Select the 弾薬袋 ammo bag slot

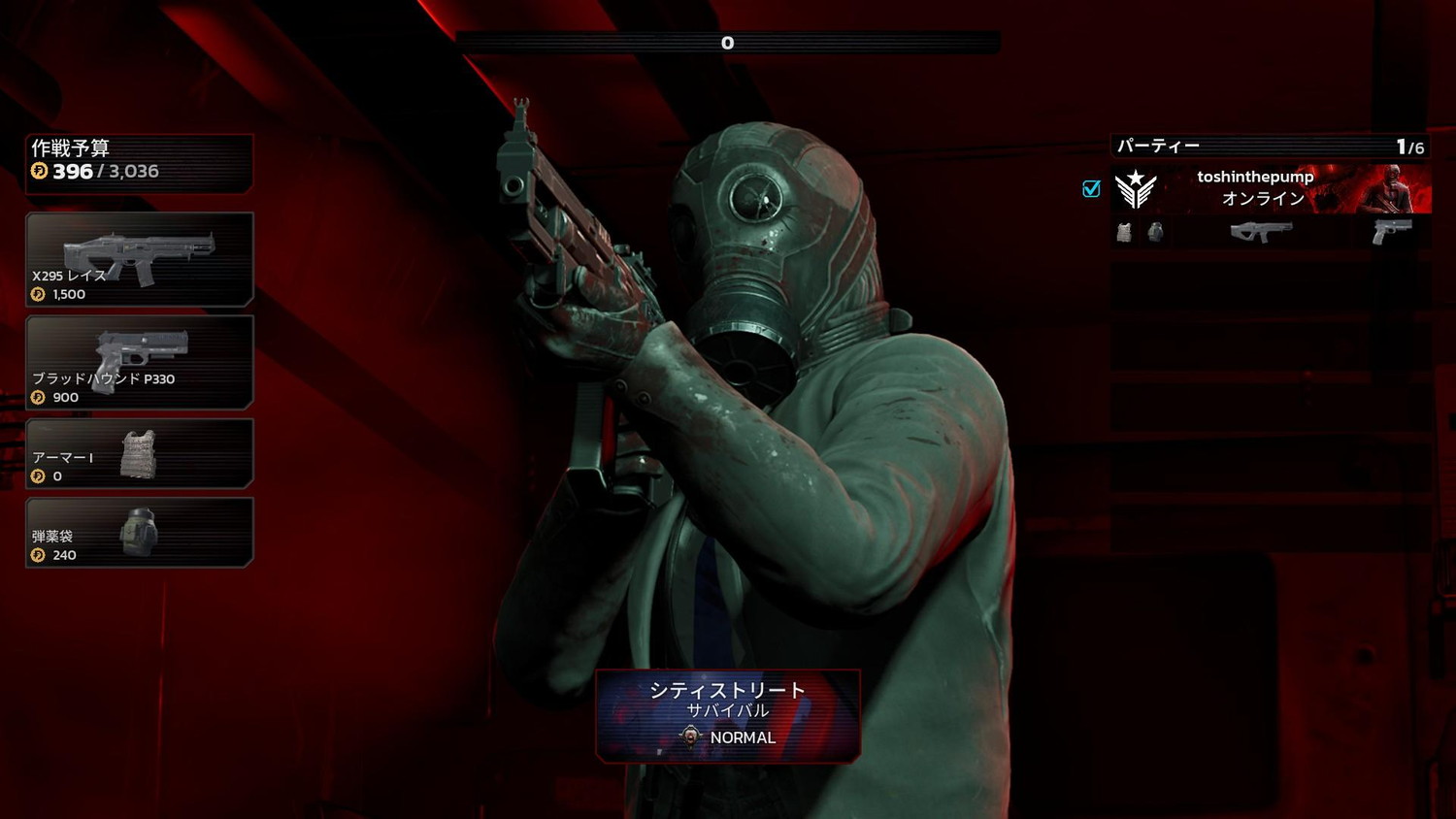139,533
